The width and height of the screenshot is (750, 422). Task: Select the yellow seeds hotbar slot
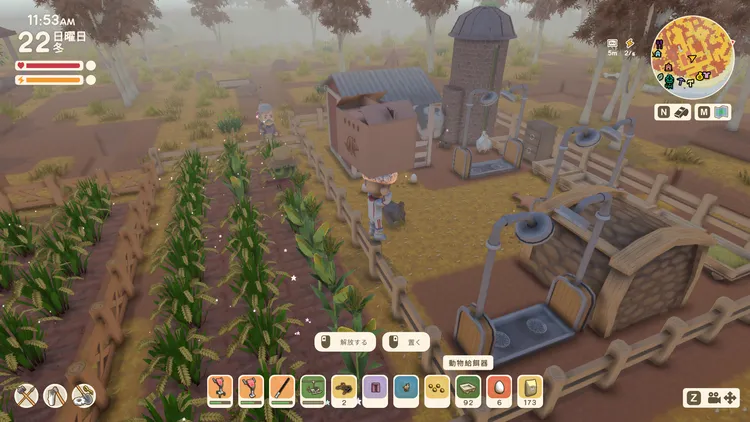click(437, 388)
